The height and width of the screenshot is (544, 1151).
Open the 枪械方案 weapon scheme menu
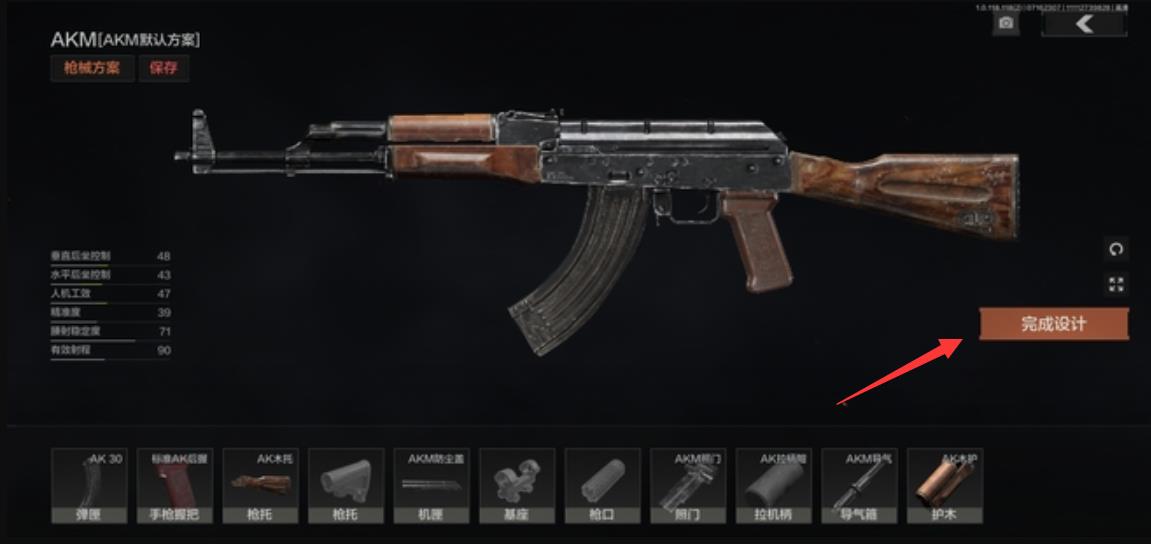pos(92,68)
